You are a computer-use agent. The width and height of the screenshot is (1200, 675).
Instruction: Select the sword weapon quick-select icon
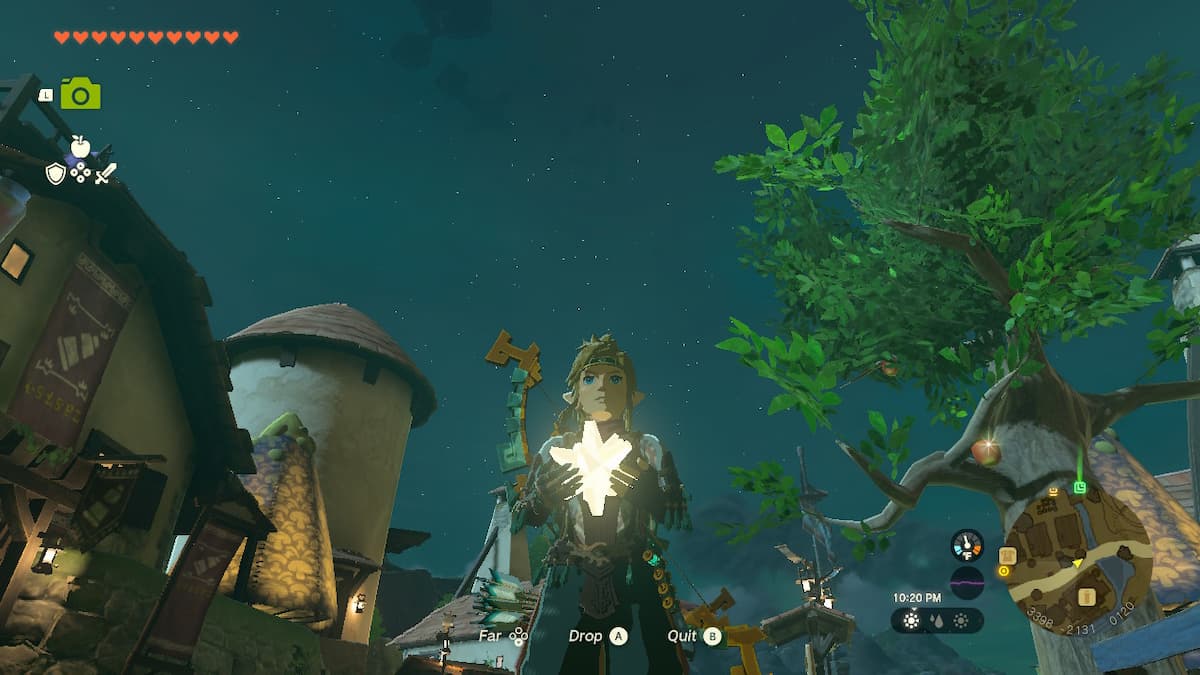pyautogui.click(x=105, y=174)
